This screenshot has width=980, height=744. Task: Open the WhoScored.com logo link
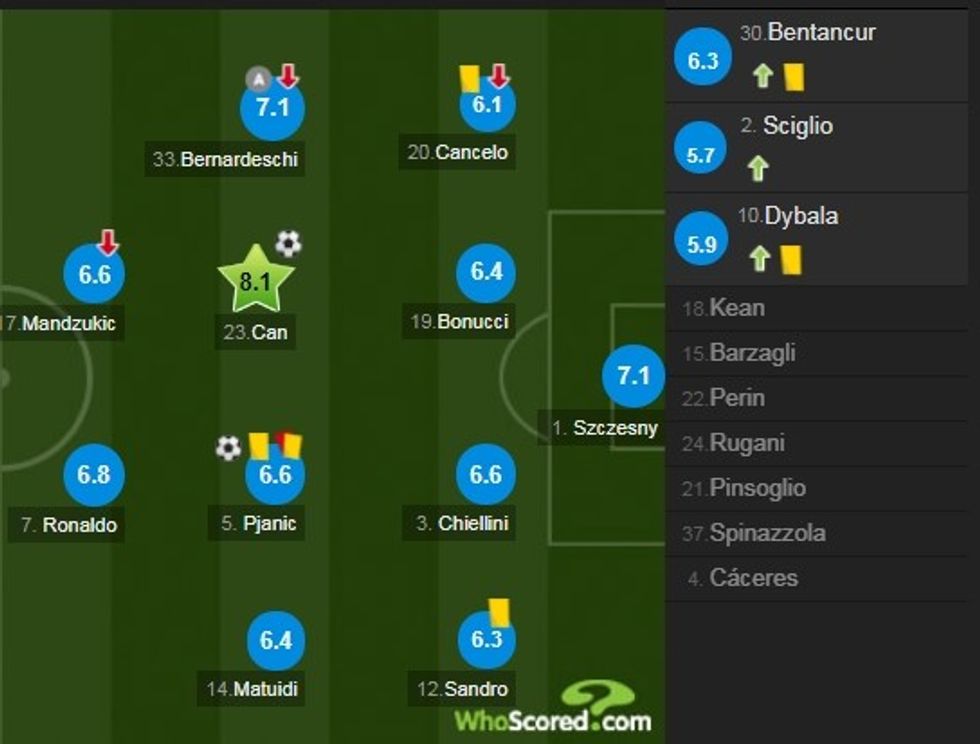553,709
